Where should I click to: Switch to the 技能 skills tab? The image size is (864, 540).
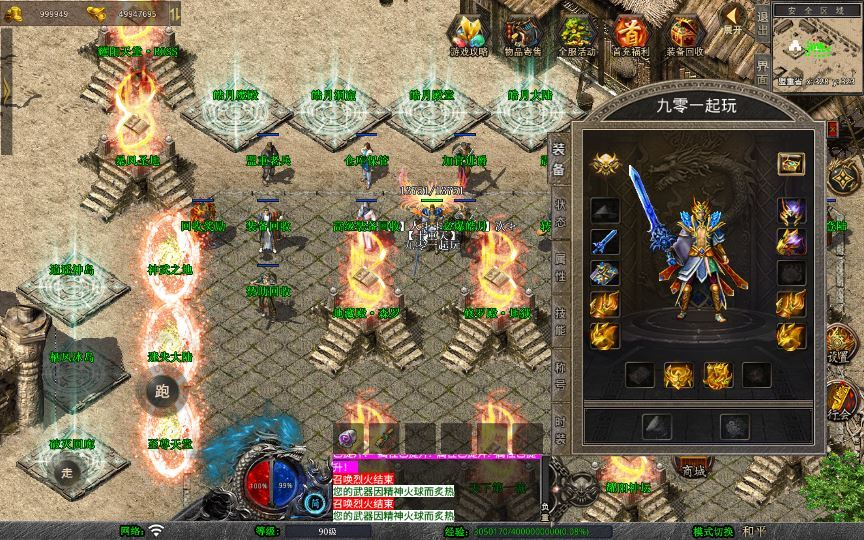(x=560, y=321)
